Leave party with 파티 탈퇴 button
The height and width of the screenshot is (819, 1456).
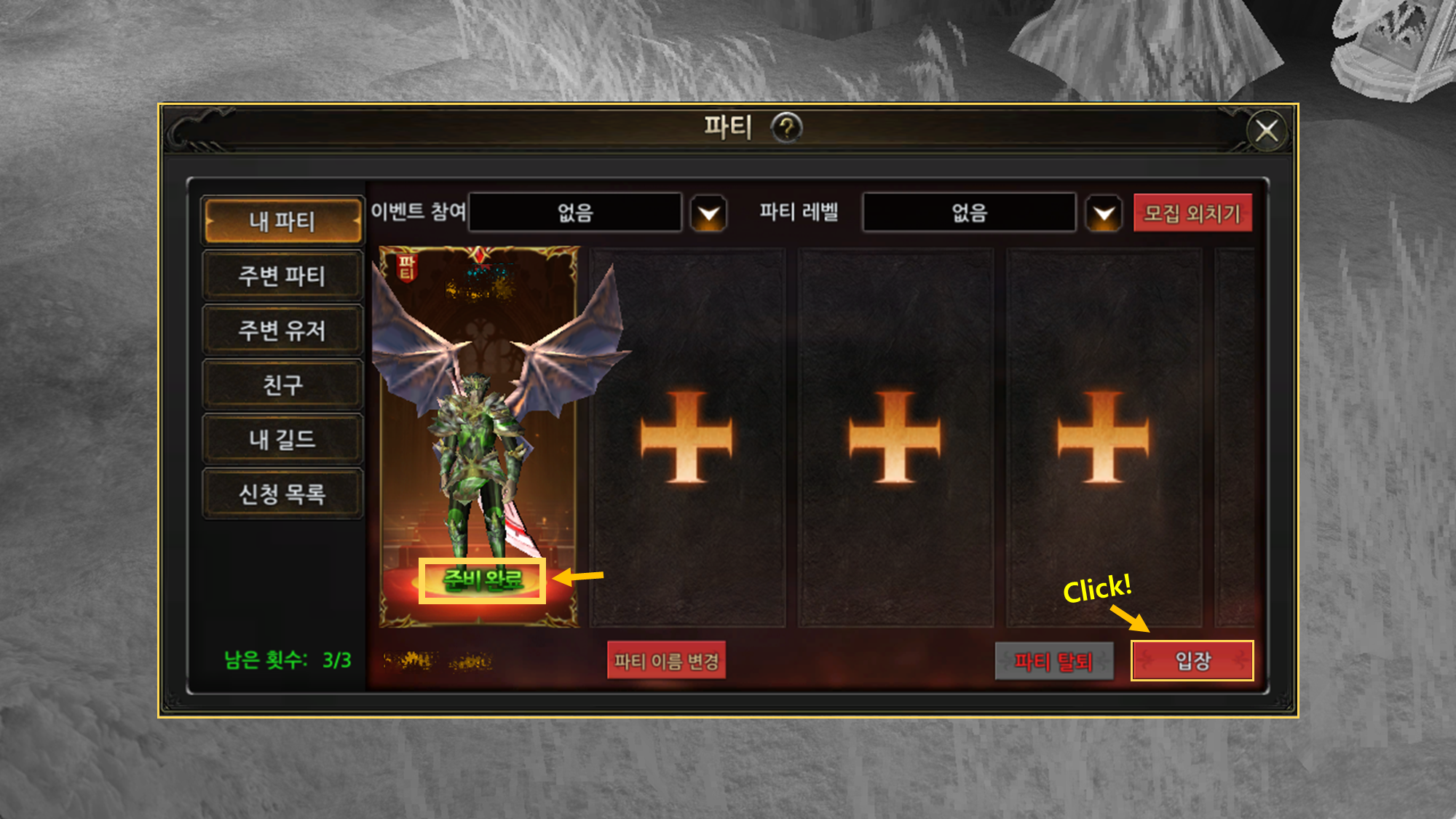[x=1053, y=661]
